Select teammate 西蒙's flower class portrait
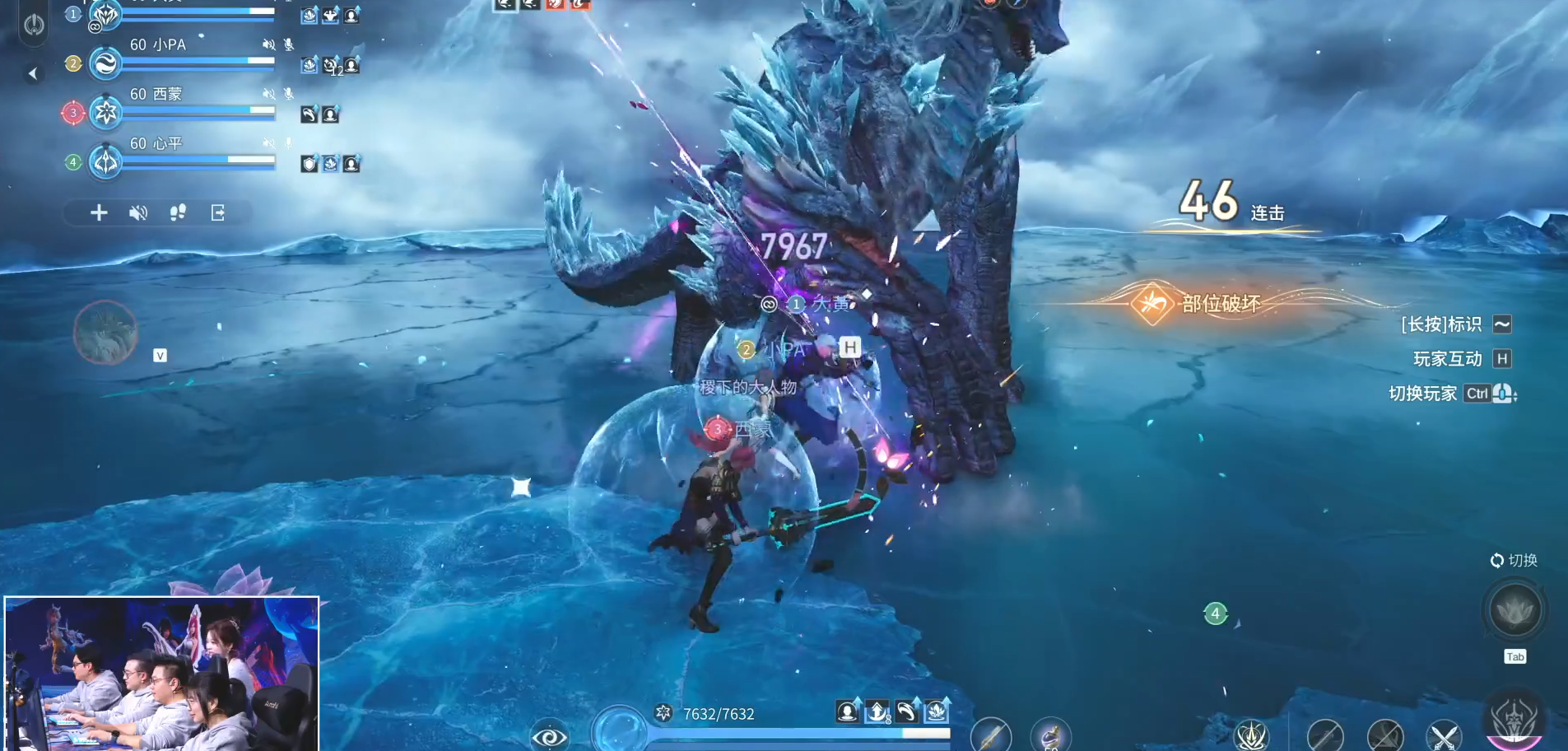Image resolution: width=1568 pixels, height=751 pixels. coord(106,113)
